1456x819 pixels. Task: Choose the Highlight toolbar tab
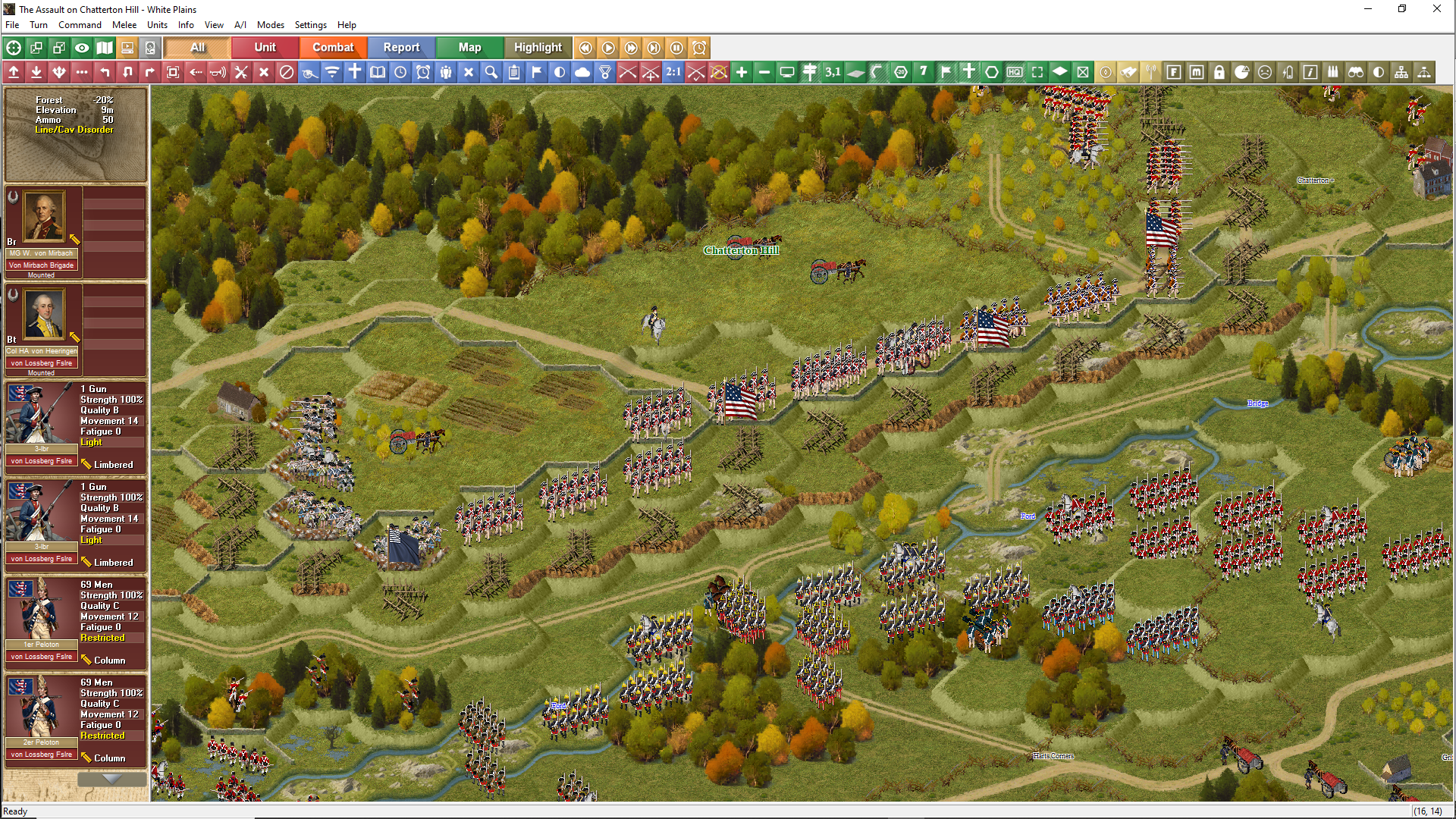538,47
